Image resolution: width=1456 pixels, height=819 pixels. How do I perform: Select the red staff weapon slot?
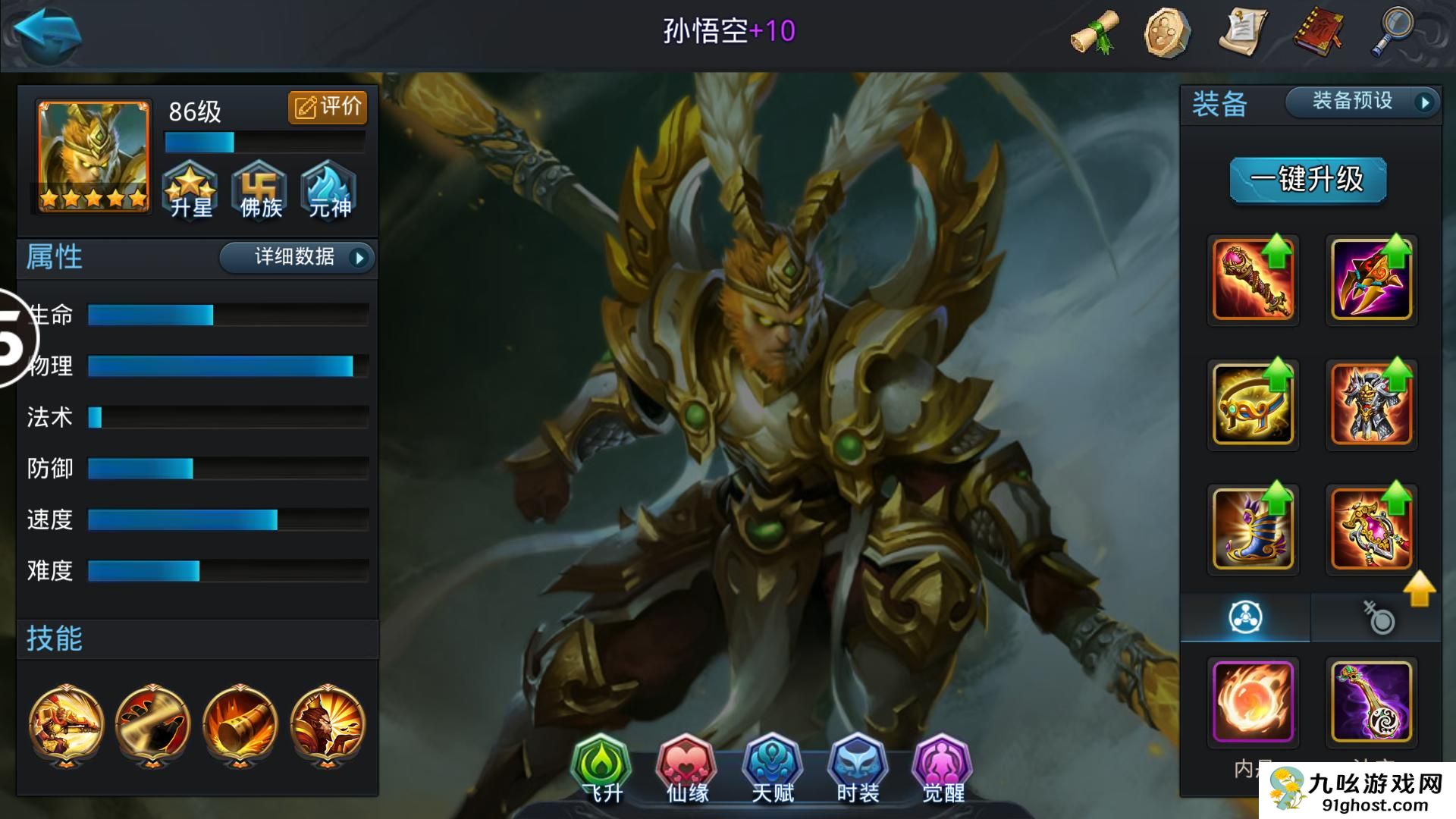click(1253, 280)
